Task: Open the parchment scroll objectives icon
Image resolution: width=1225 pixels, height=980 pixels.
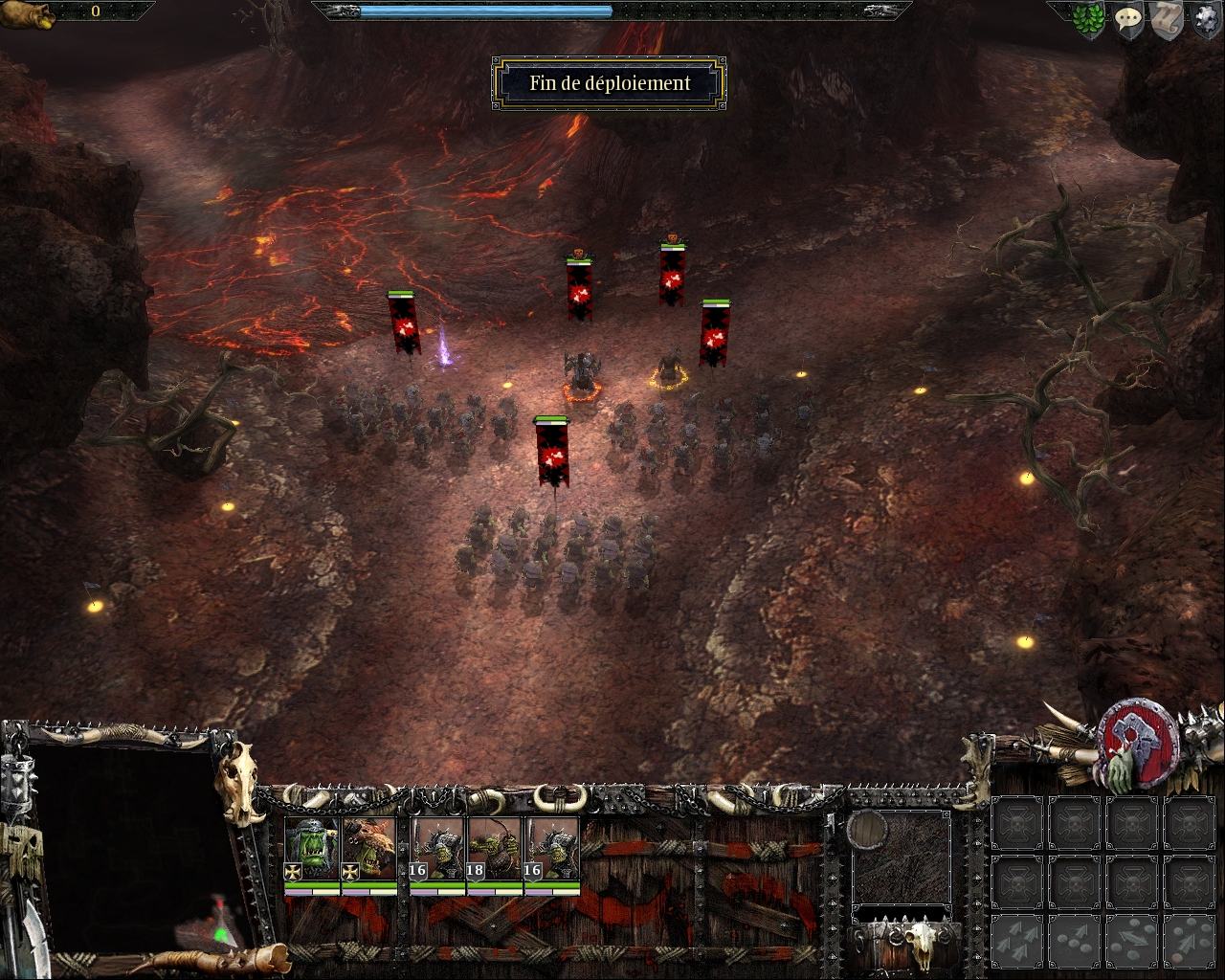Action: coord(1166,20)
